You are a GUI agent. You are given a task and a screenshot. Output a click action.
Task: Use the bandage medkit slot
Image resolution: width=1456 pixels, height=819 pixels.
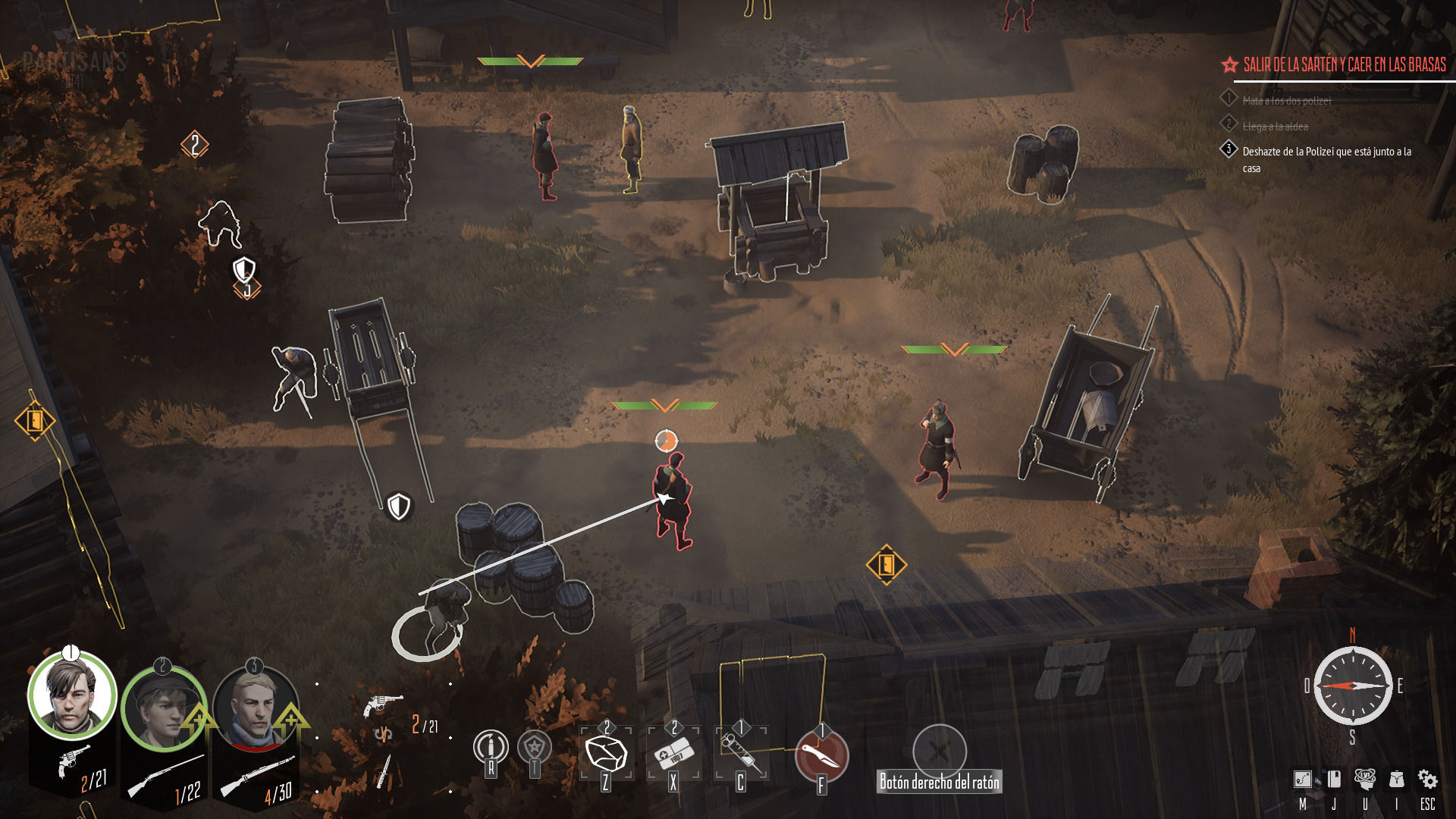[x=673, y=754]
